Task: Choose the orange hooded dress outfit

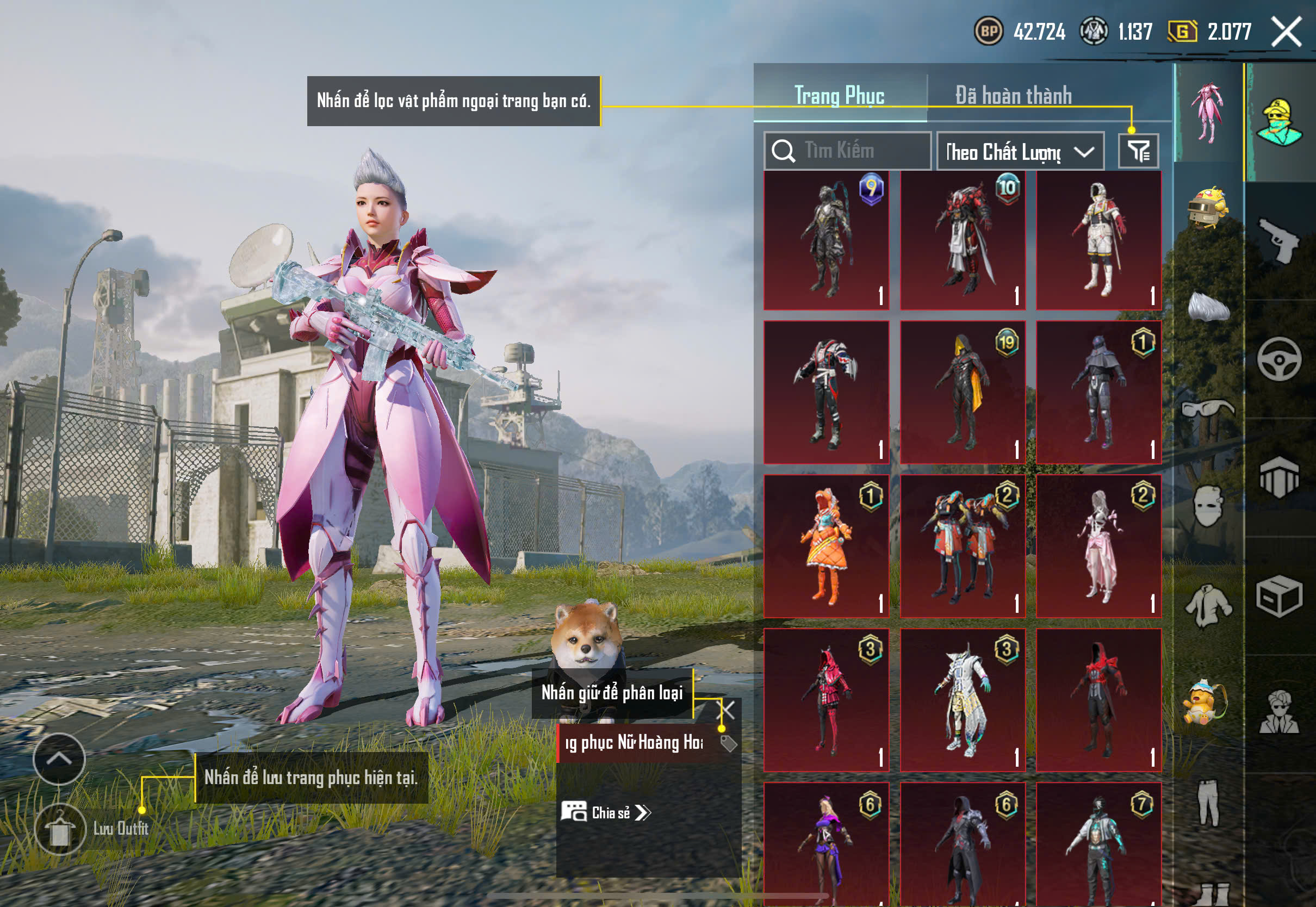Action: pos(826,546)
